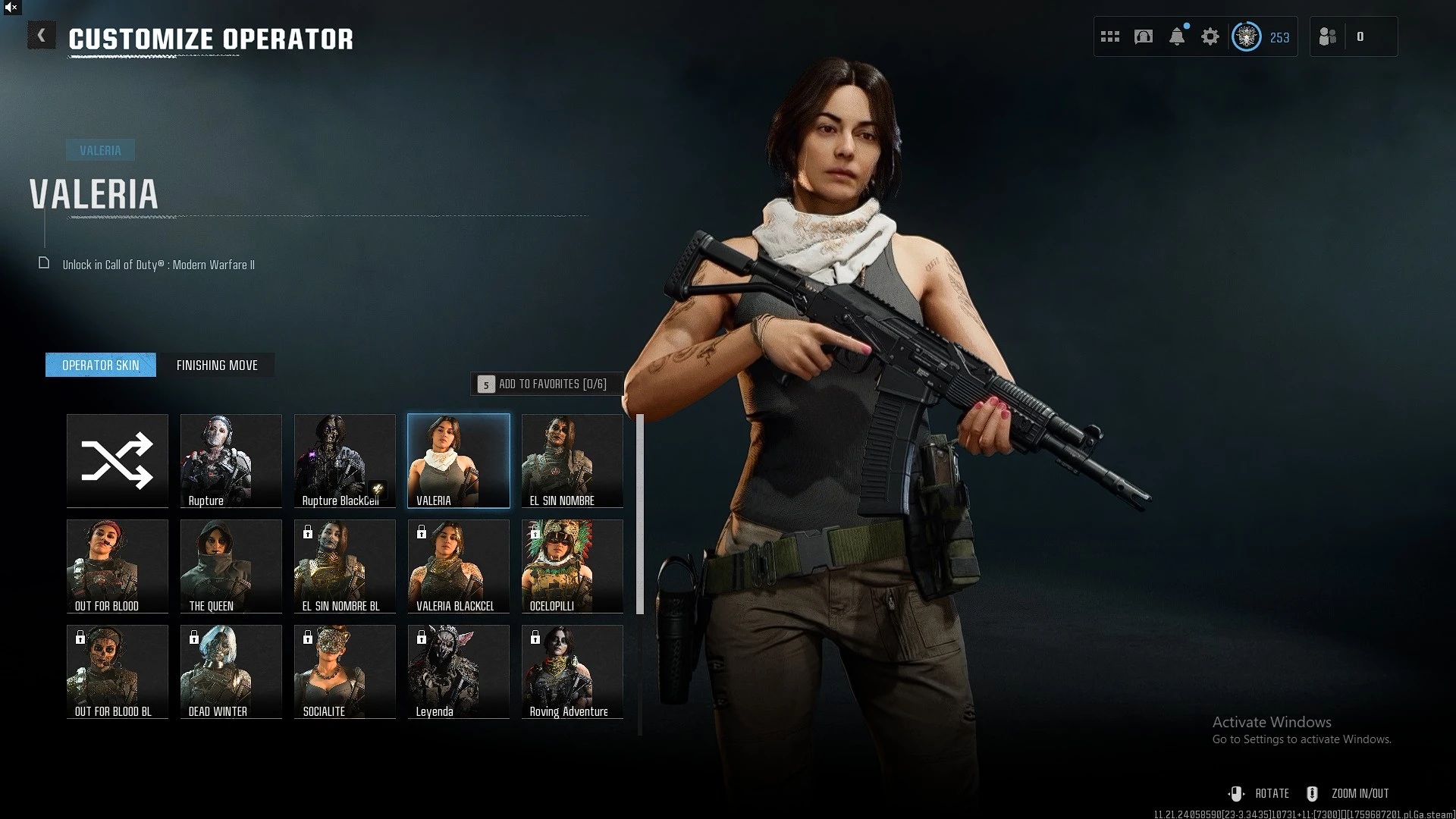Choose the Out For Blood skin
1456x819 pixels.
pos(118,566)
